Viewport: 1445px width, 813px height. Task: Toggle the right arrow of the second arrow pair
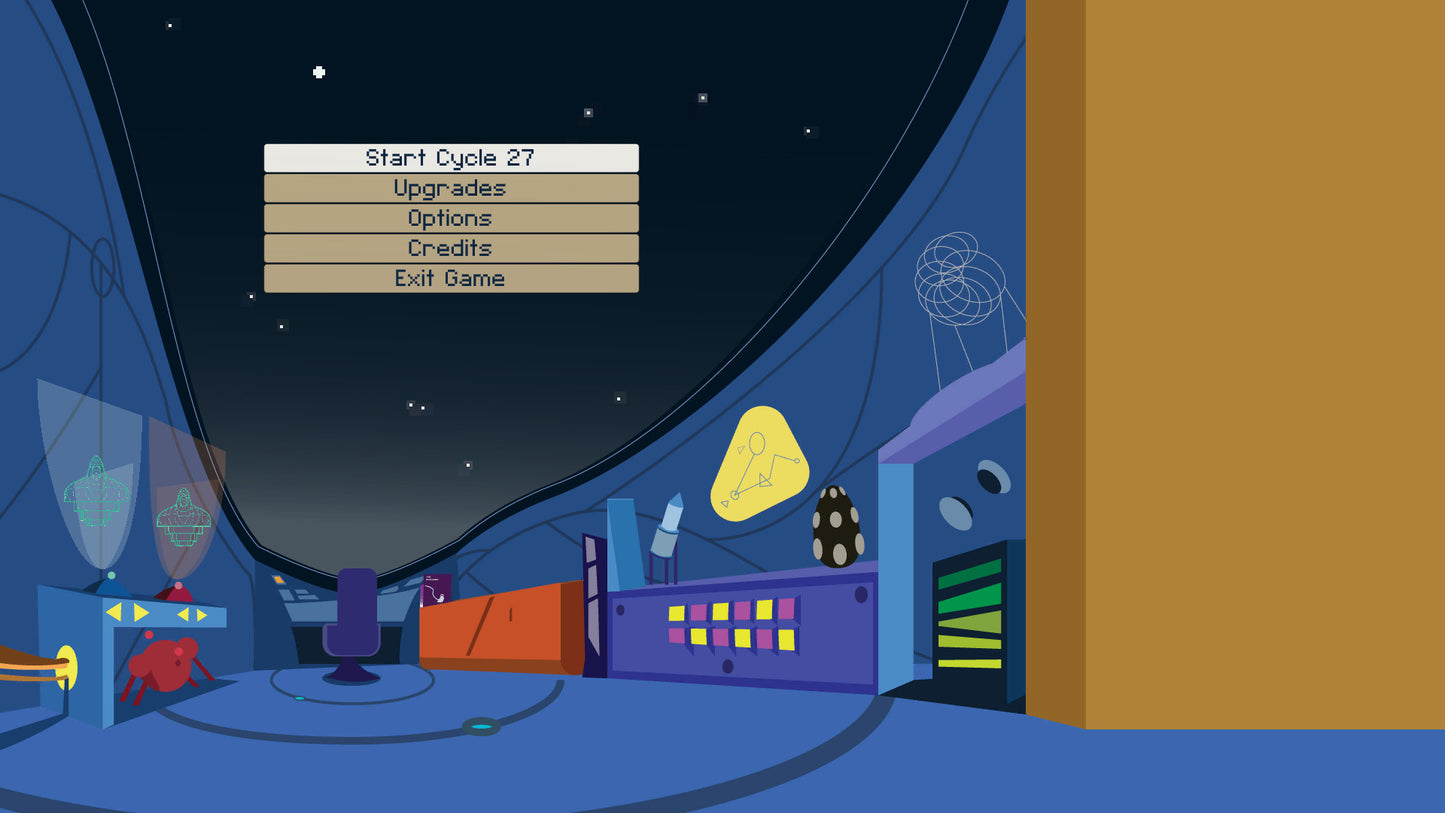click(x=200, y=614)
